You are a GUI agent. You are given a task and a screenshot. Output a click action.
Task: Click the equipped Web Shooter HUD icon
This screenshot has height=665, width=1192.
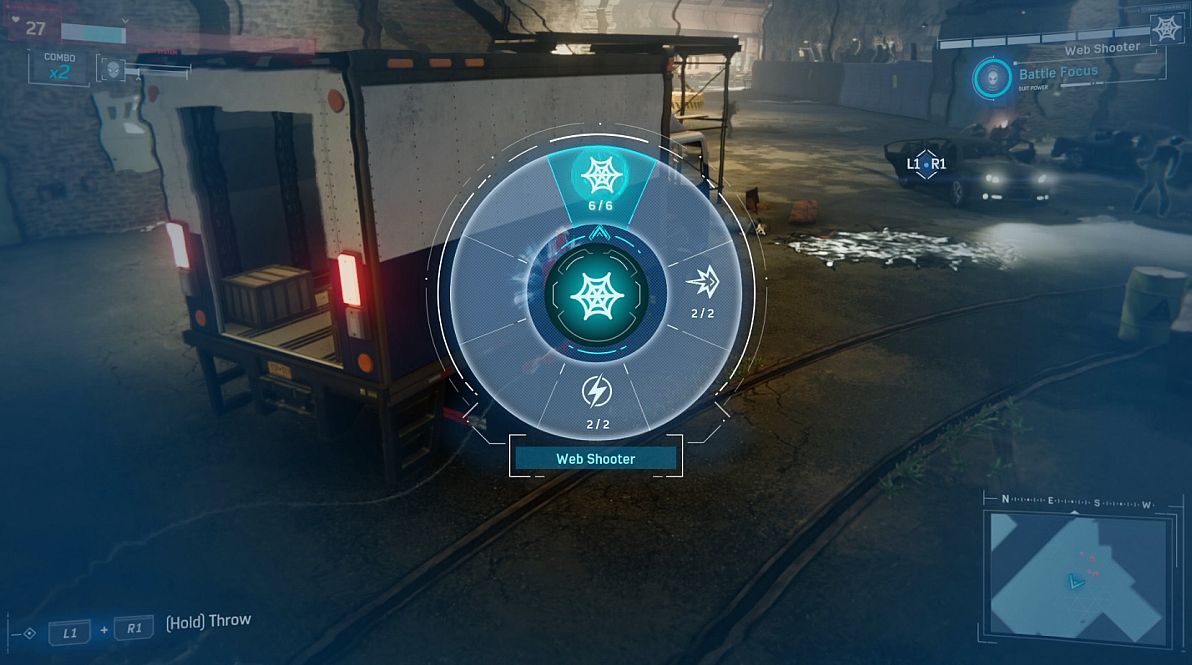point(1165,29)
